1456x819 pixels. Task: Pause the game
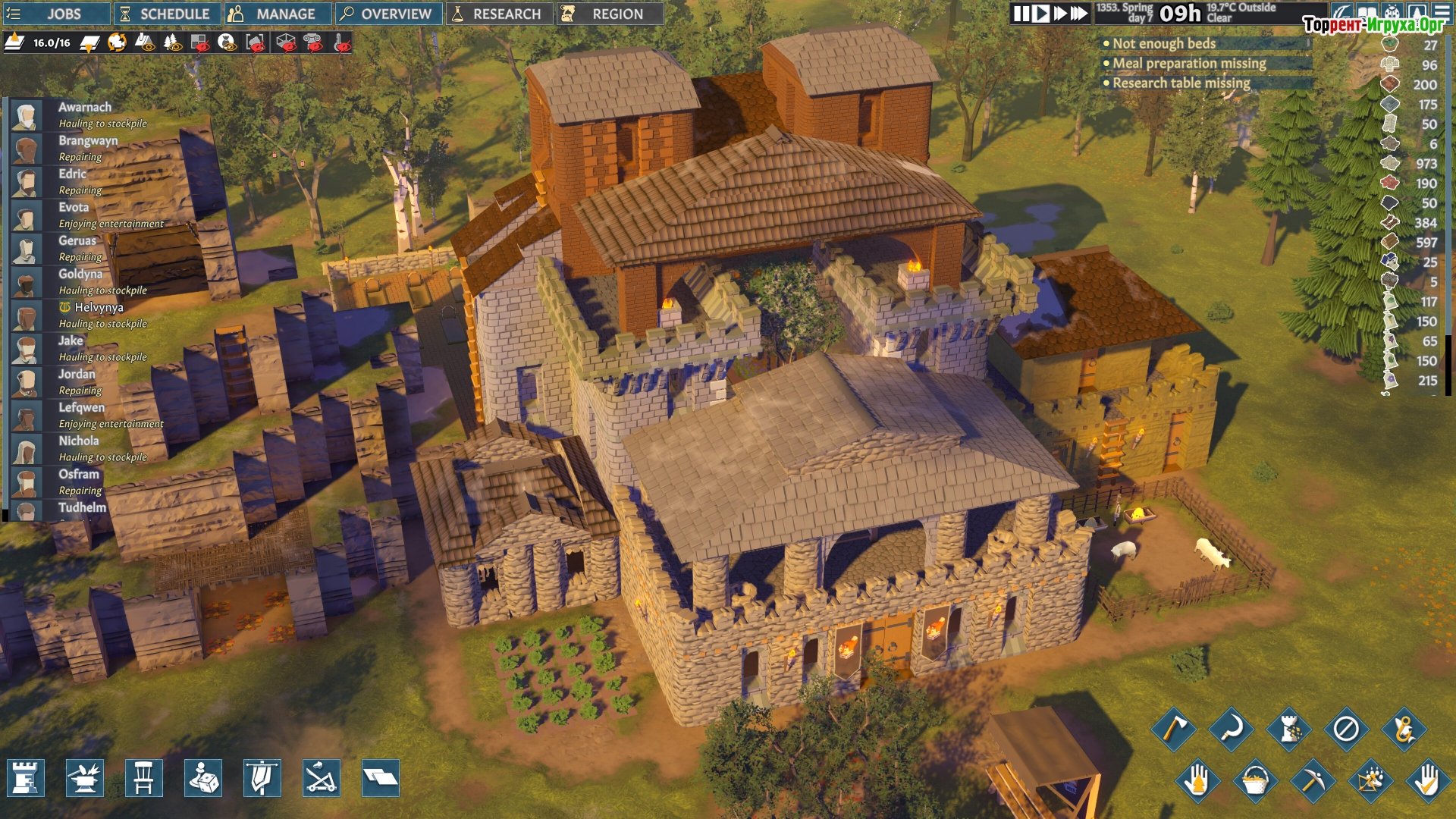tap(1021, 14)
